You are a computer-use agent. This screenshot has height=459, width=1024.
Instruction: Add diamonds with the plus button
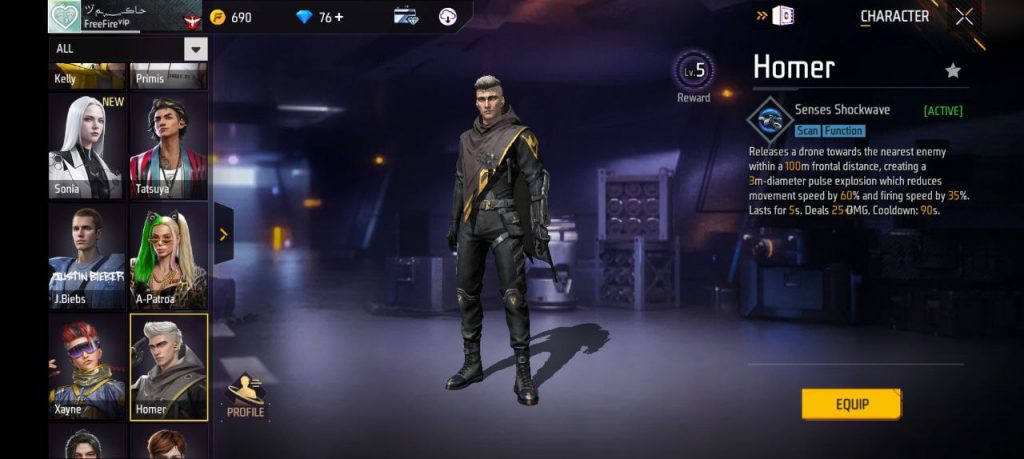point(338,17)
